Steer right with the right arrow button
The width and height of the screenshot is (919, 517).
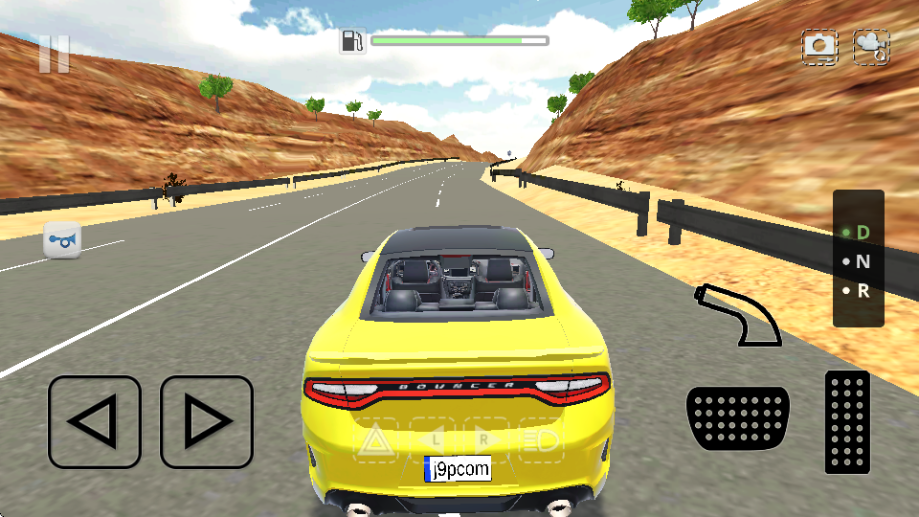(207, 422)
